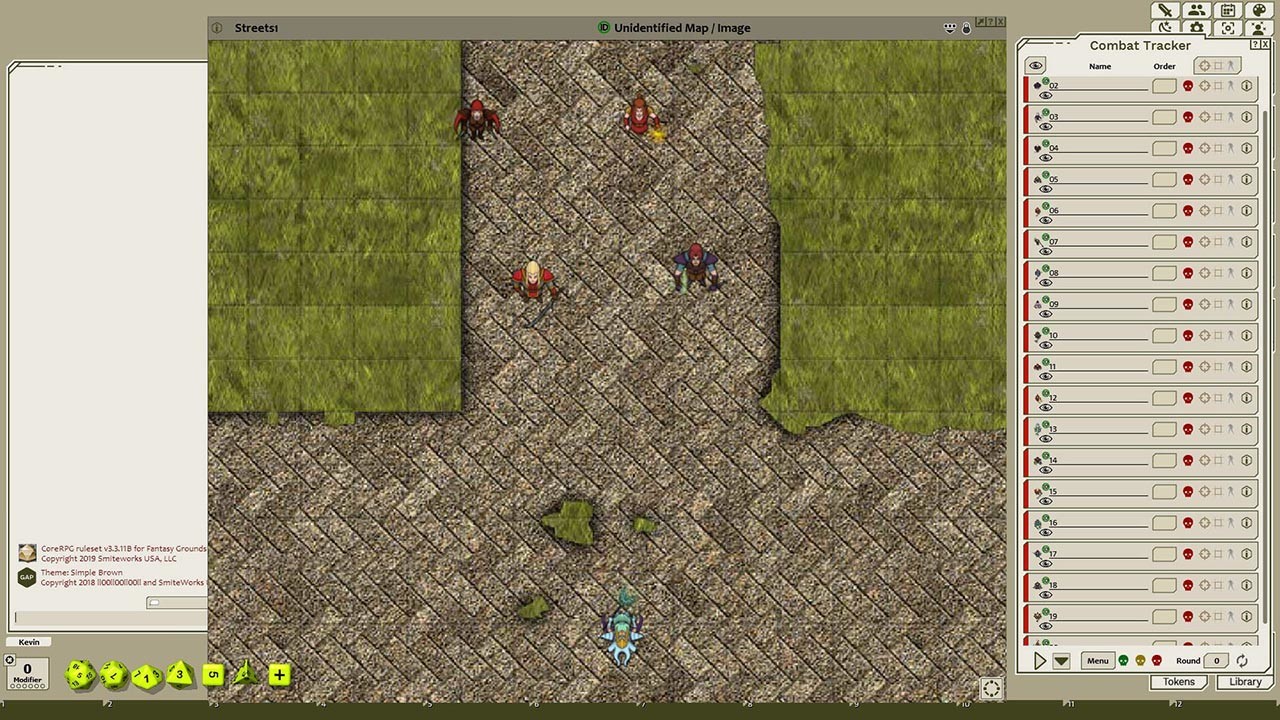The image size is (1280, 720).
Task: Open the Combat Tracker sword icon
Action: [1164, 10]
